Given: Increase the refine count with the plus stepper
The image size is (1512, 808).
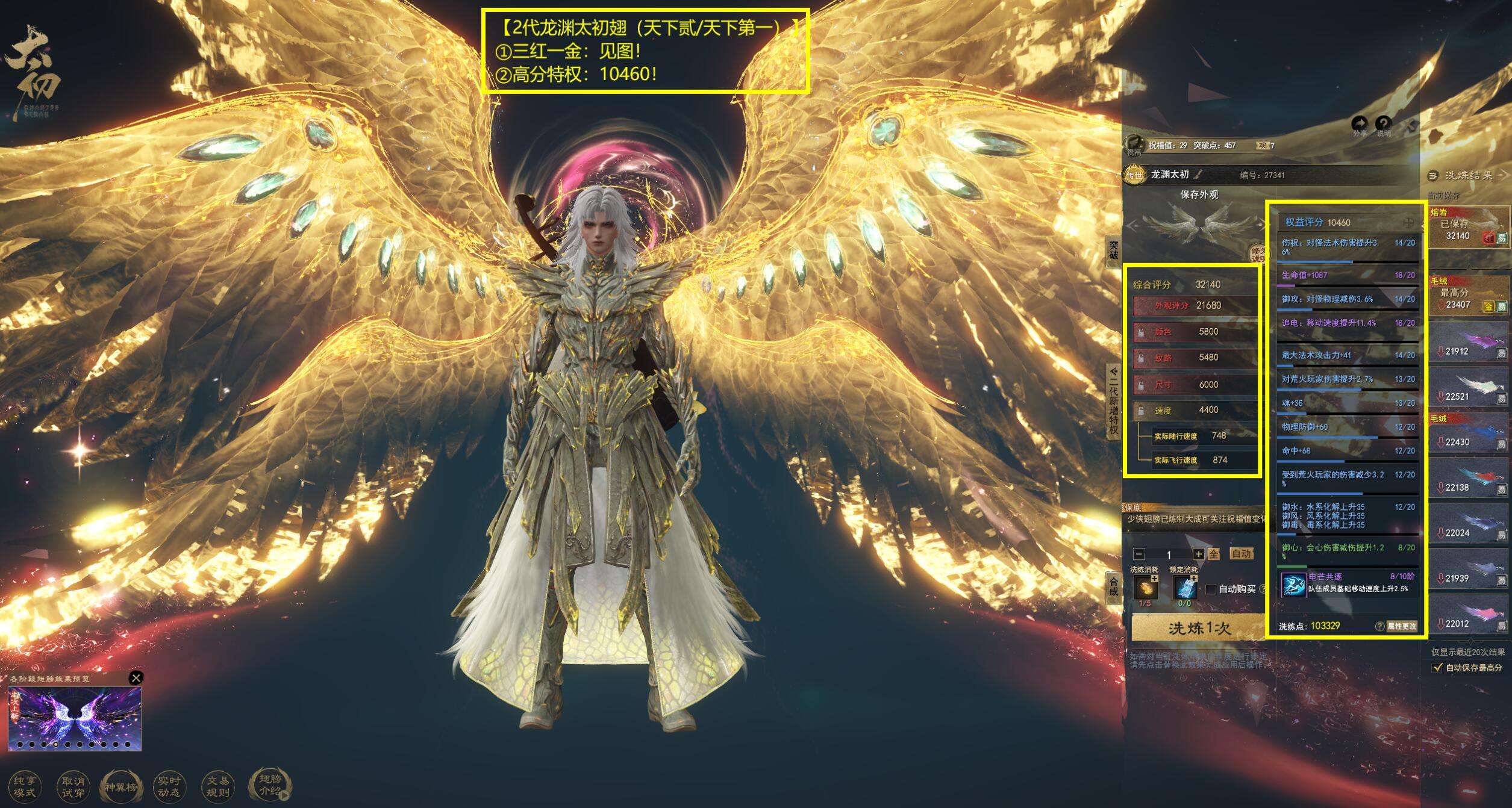Looking at the screenshot, I should (1199, 554).
